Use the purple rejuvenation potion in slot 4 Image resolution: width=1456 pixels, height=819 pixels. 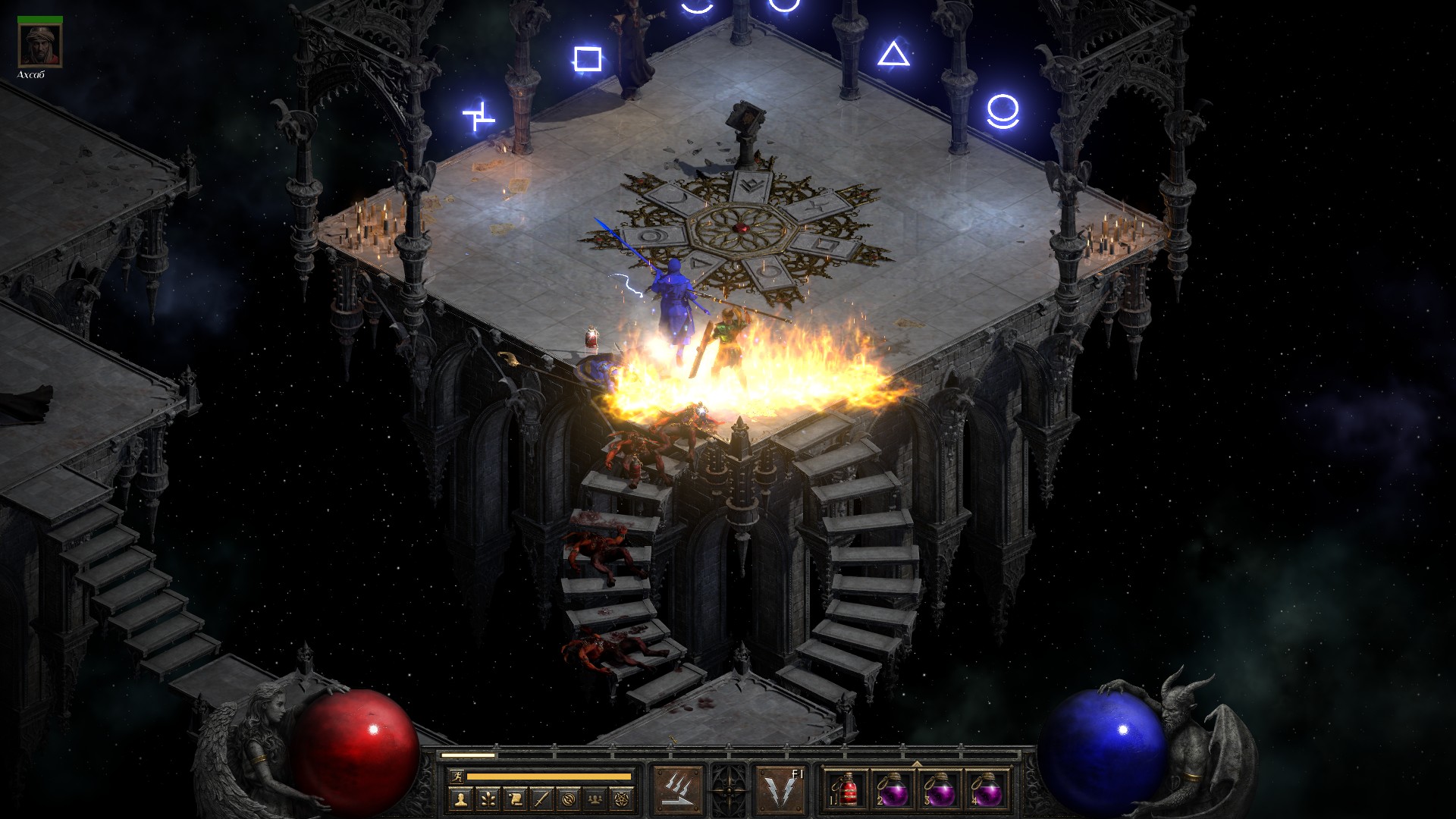coord(987,790)
